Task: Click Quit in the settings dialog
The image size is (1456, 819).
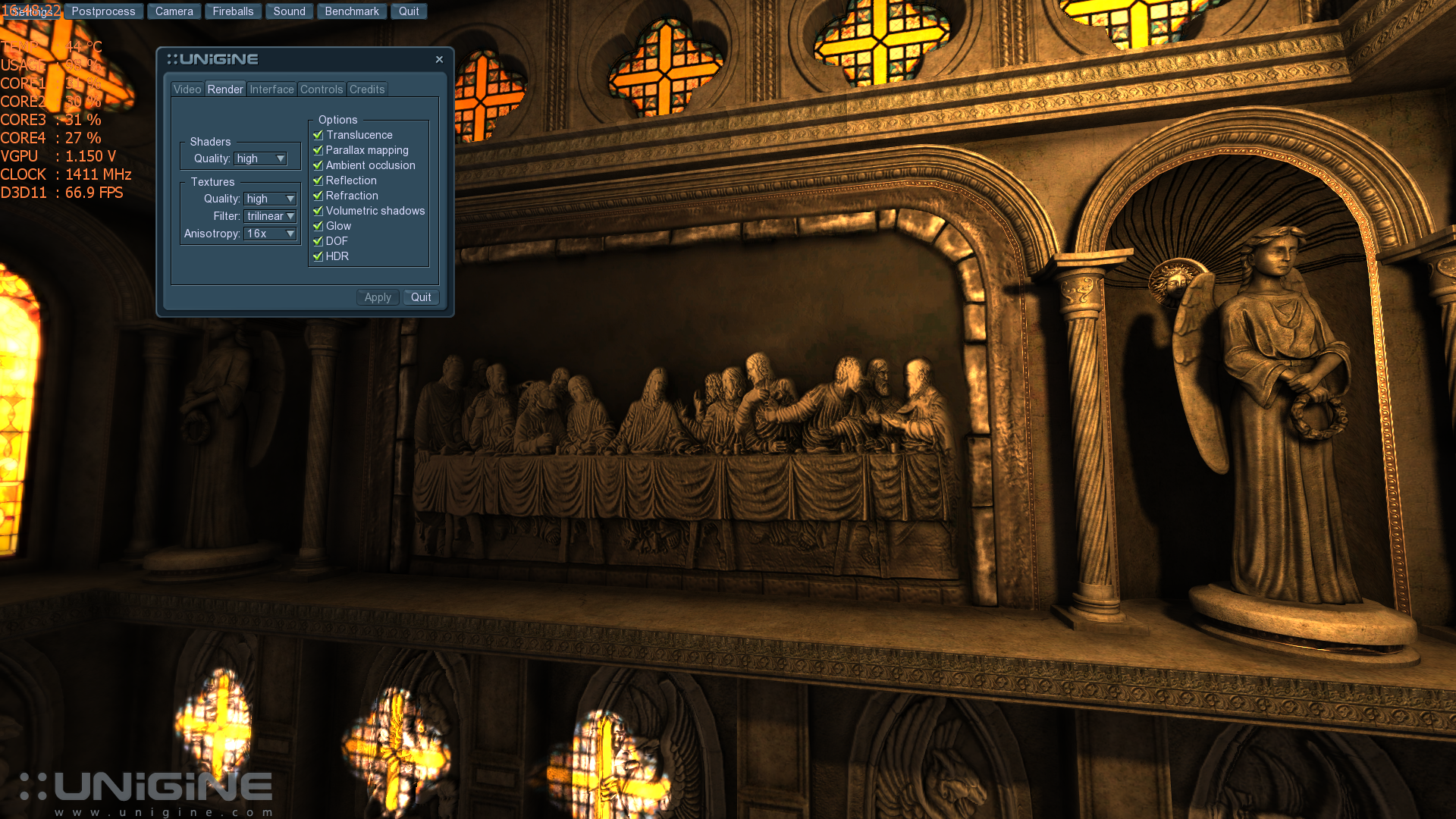Action: pos(421,297)
